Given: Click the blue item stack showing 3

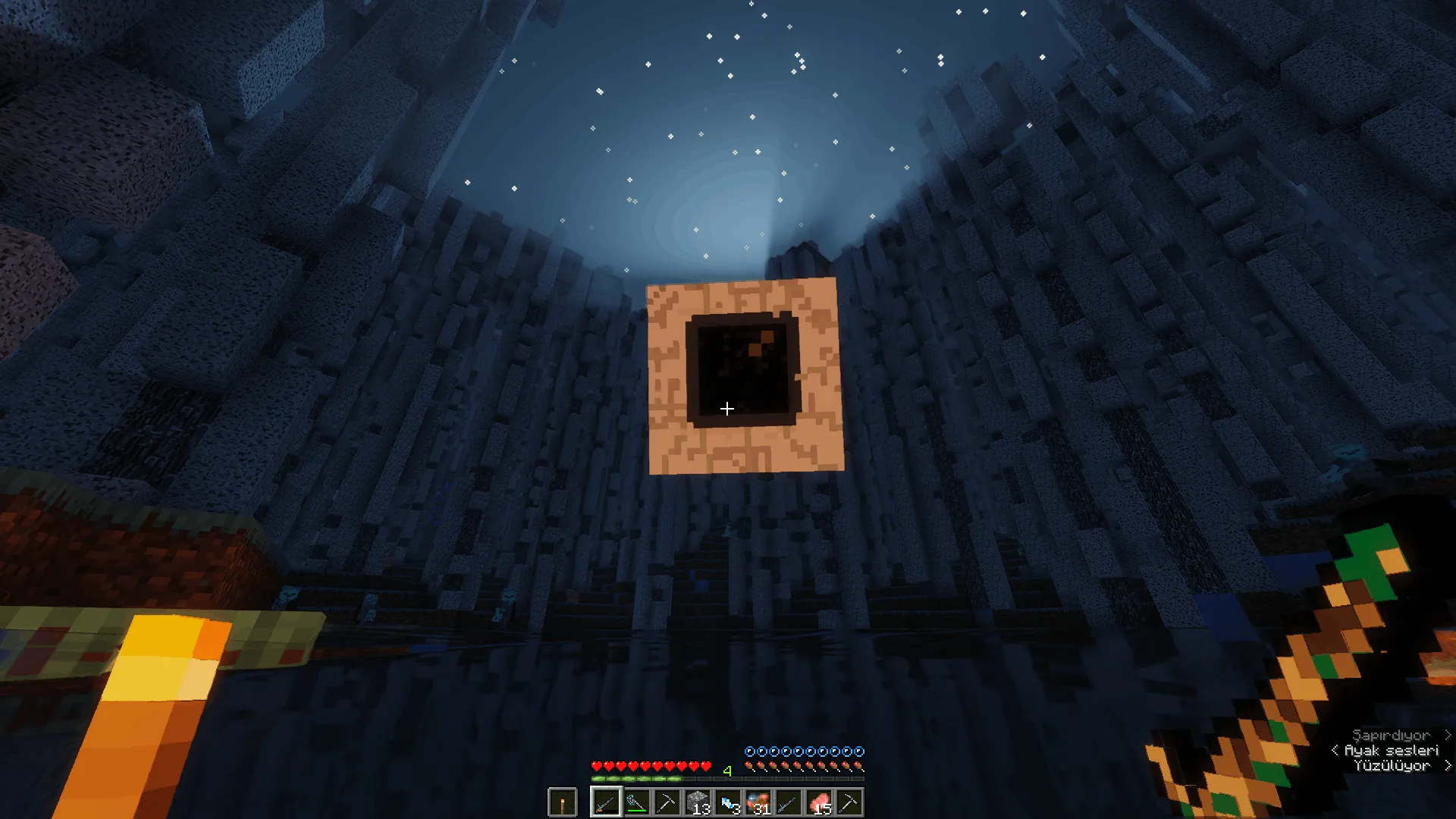Looking at the screenshot, I should coord(728,802).
